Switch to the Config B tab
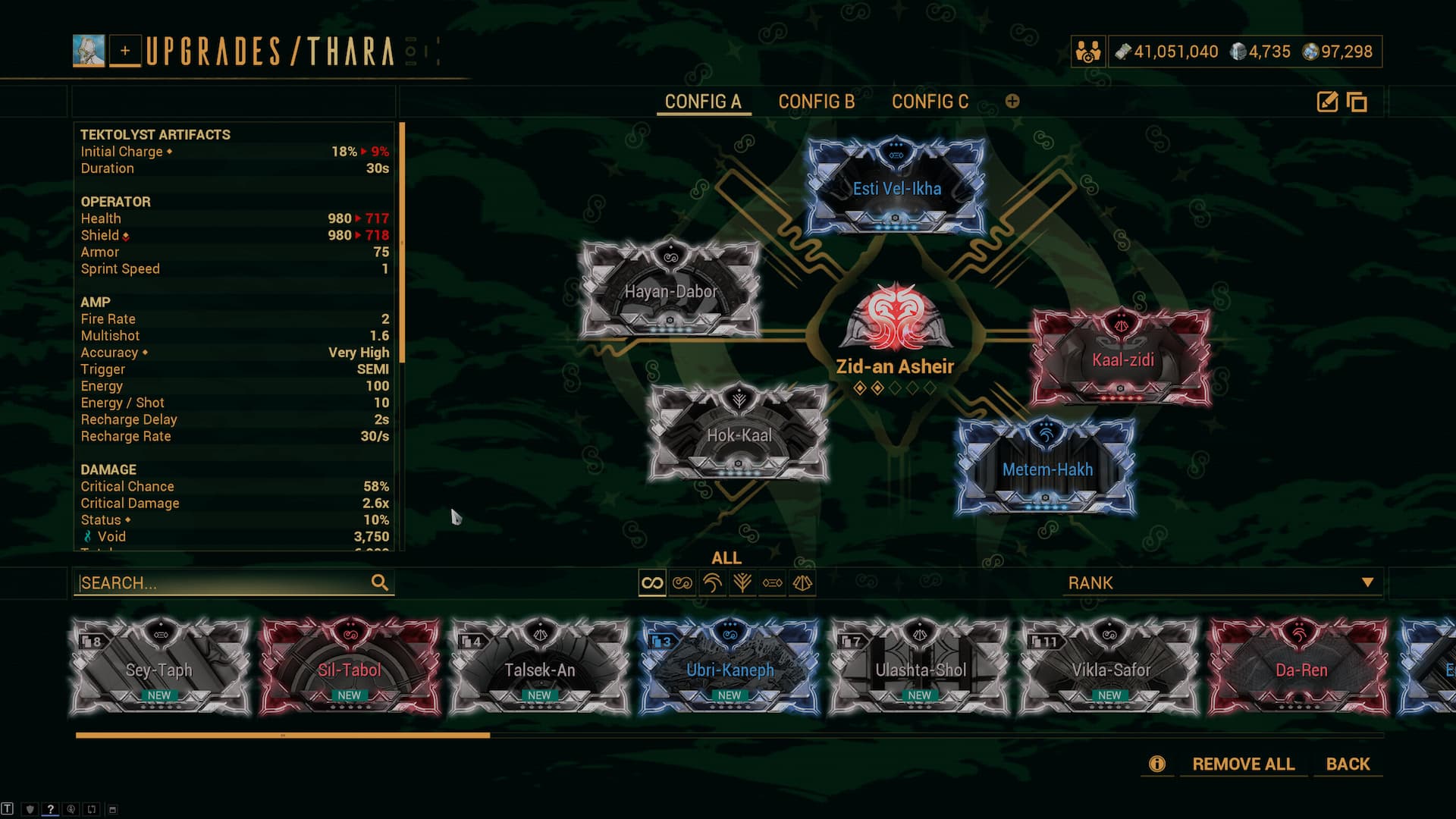 click(816, 102)
